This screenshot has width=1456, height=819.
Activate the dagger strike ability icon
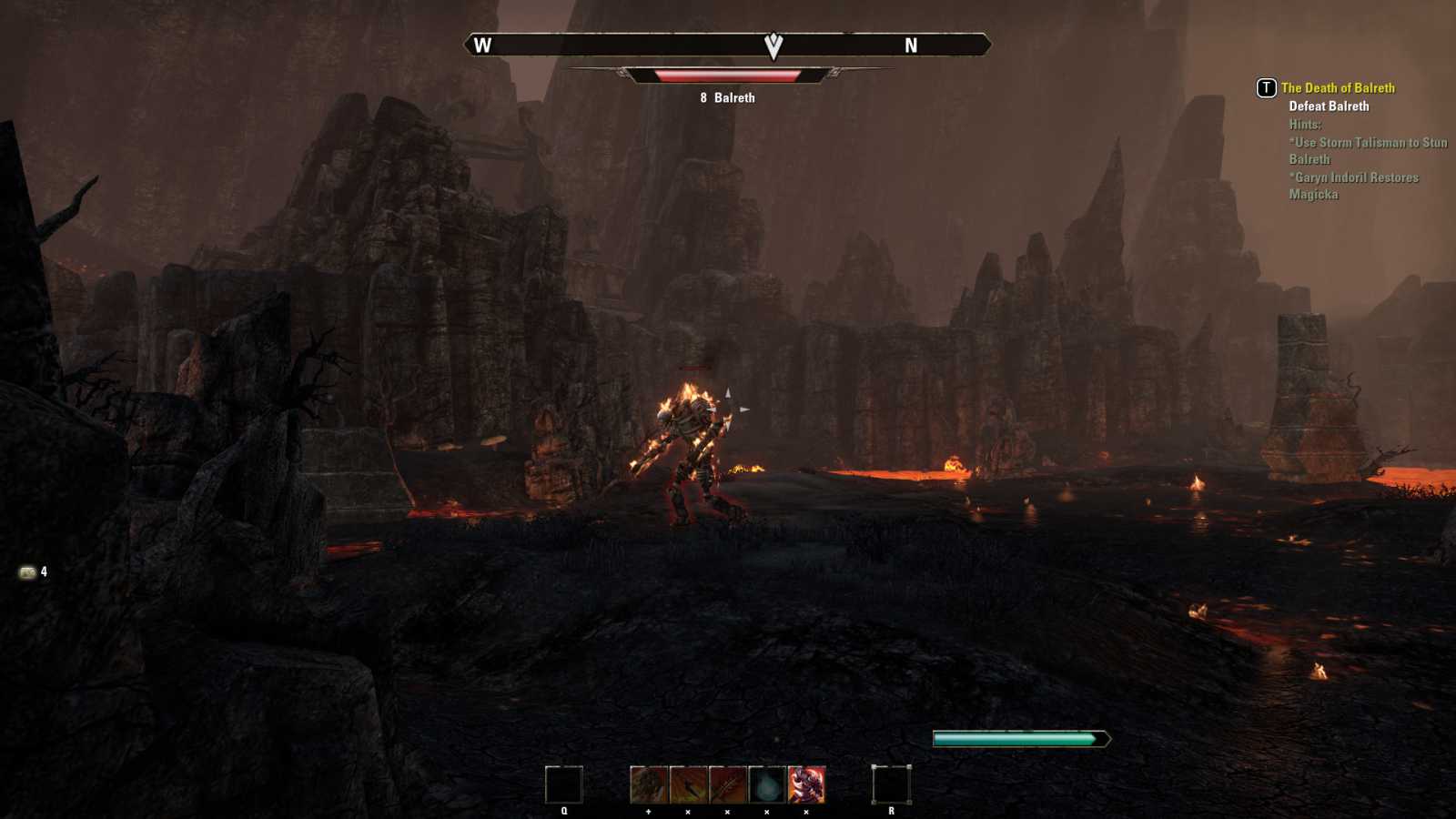(688, 784)
